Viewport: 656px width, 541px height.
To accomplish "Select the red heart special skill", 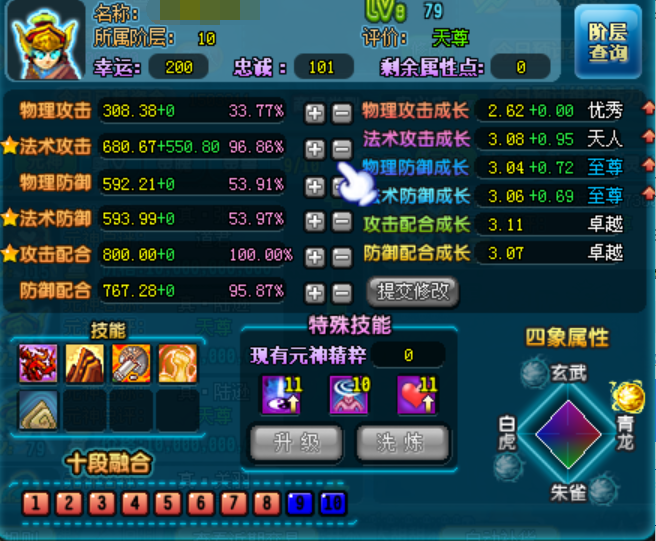I will tap(415, 394).
